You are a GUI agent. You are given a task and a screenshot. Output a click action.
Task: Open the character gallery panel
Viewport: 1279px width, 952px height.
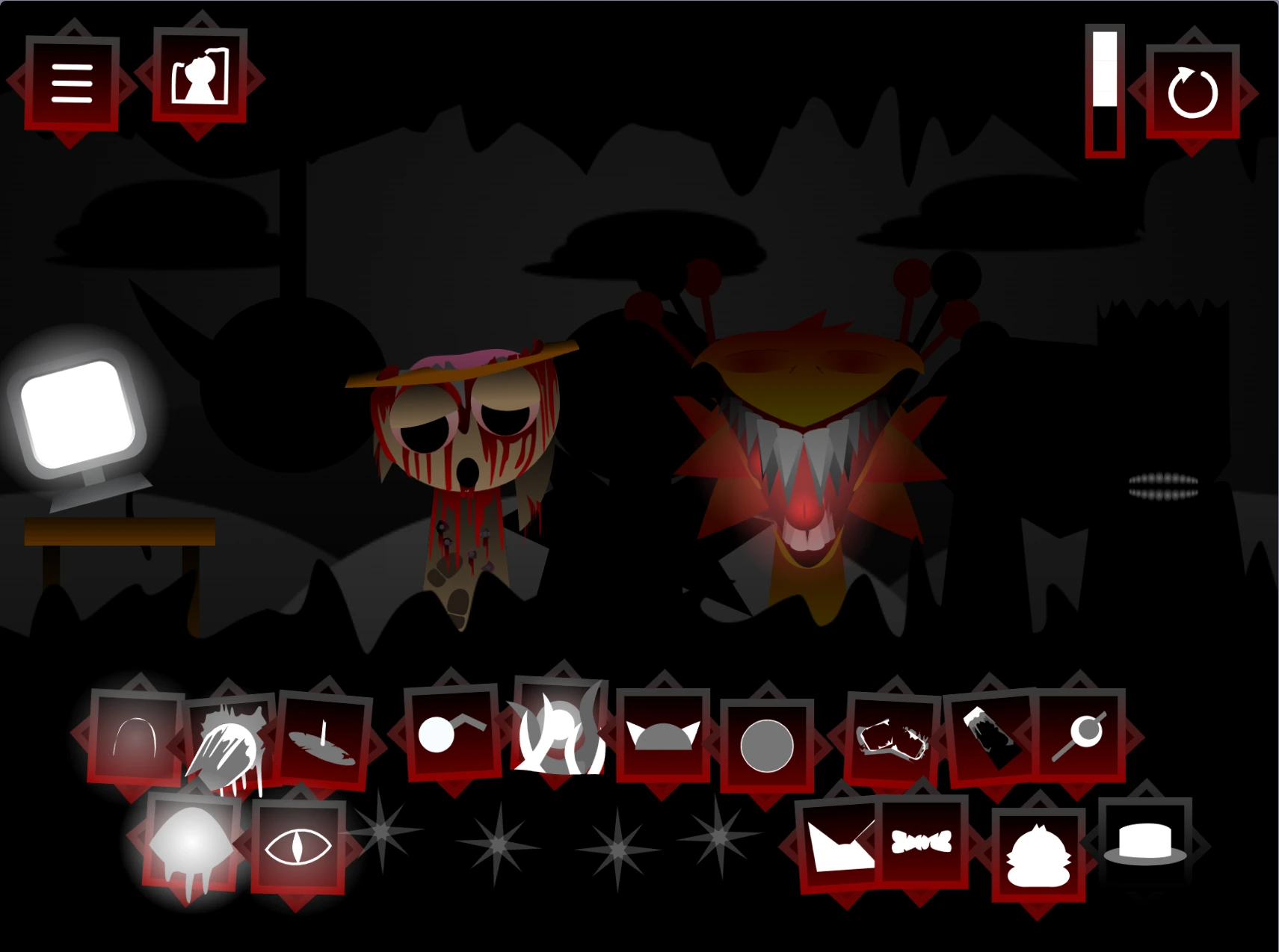point(198,81)
